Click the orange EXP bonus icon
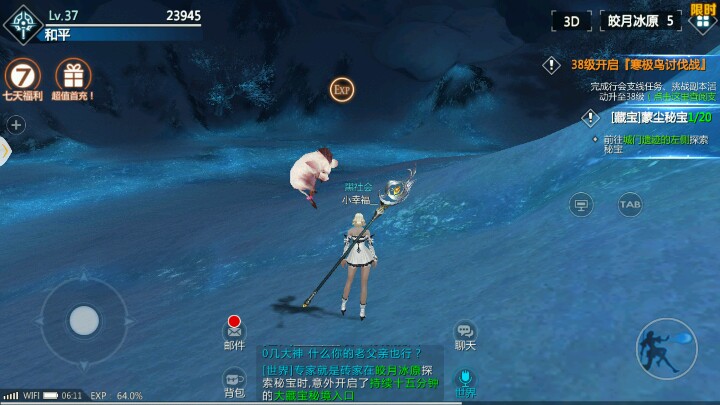 coord(342,89)
